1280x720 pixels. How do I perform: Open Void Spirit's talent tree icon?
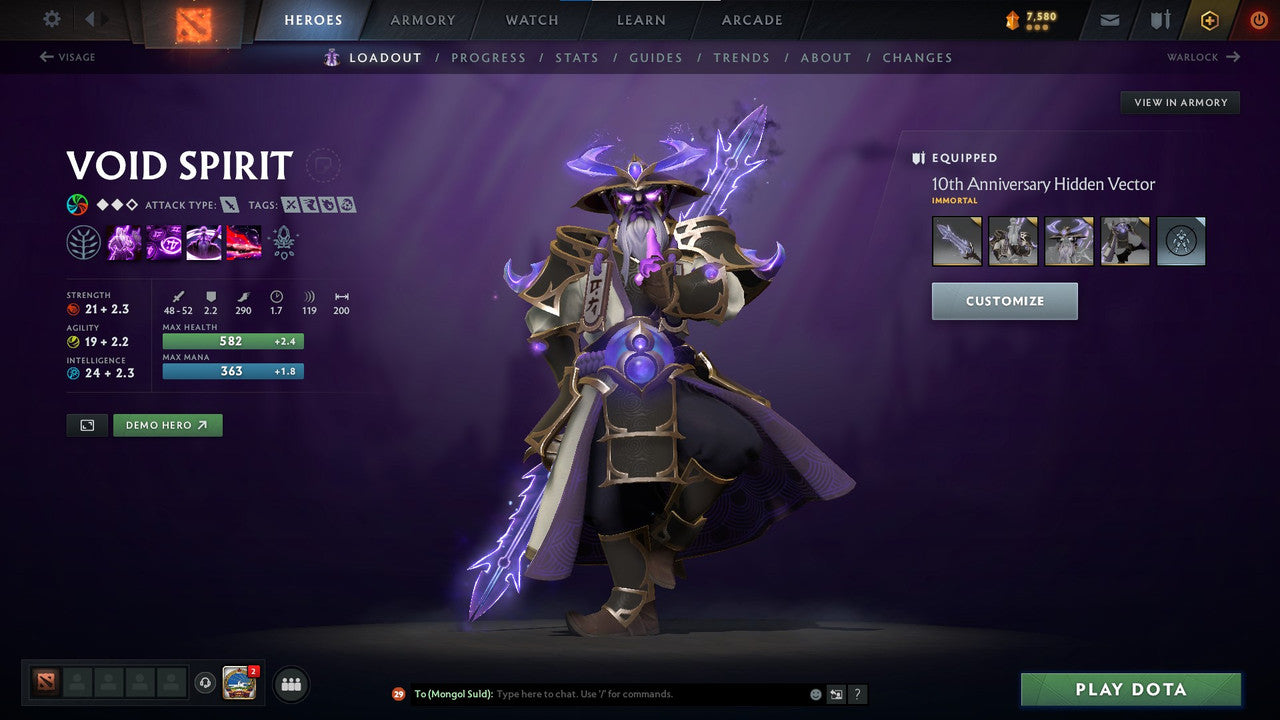(x=84, y=241)
